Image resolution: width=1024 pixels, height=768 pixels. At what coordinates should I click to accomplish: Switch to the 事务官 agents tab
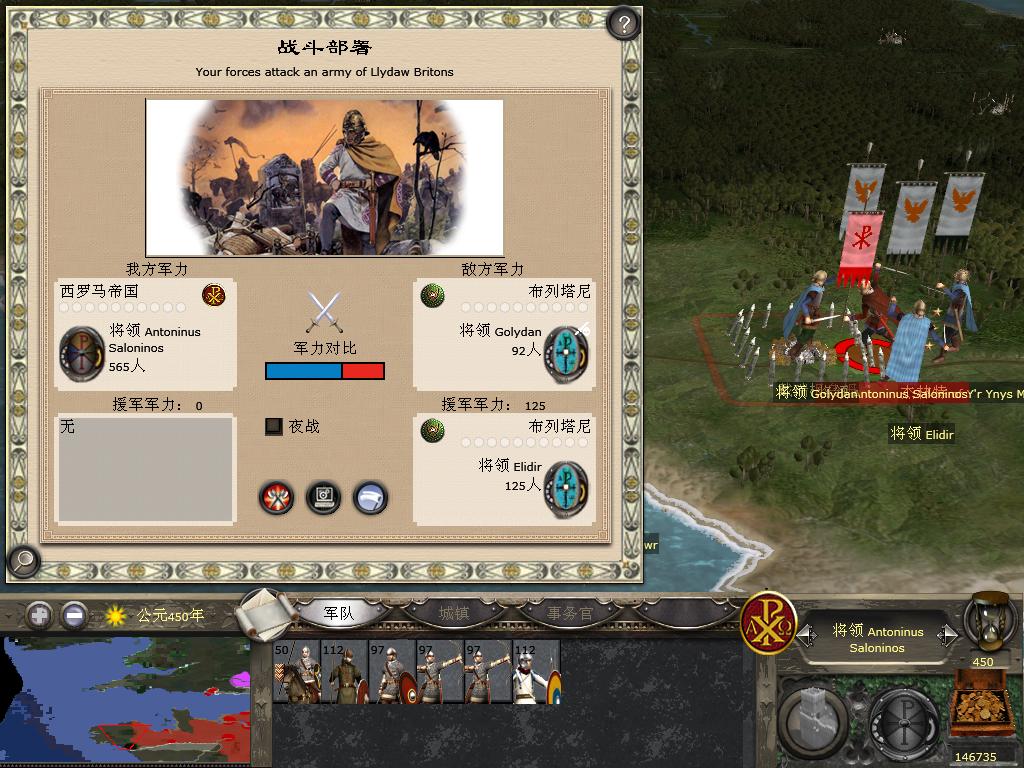coord(569,613)
